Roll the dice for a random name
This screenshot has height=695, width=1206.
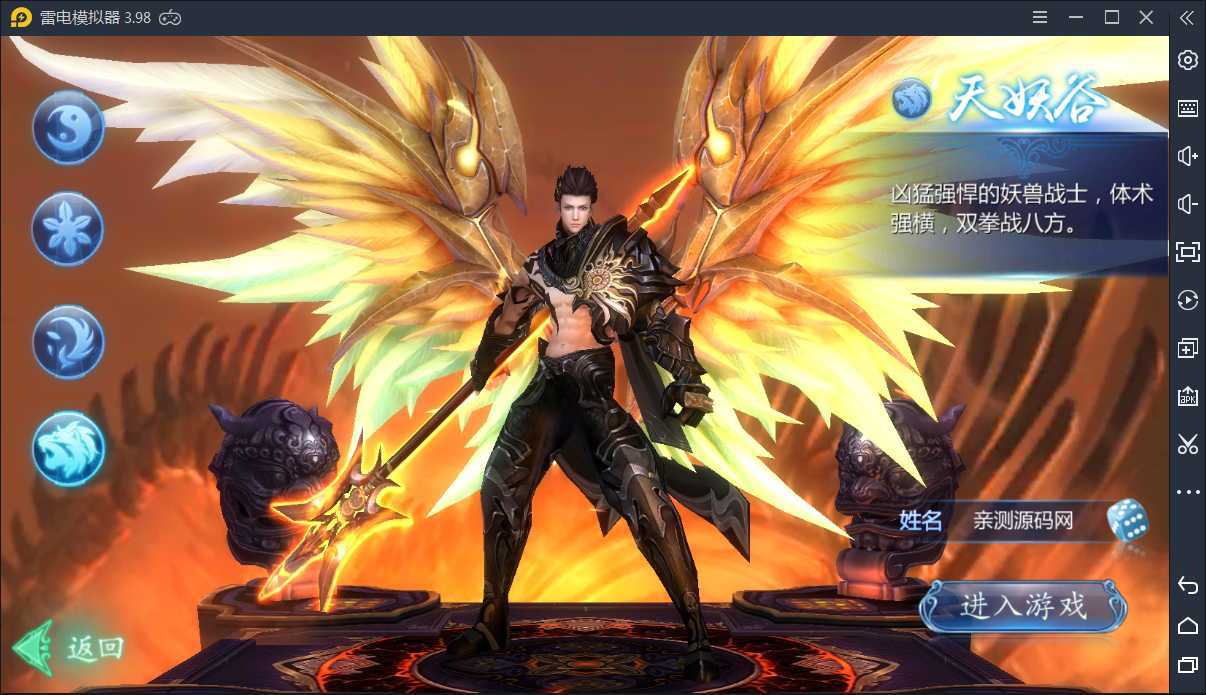[1127, 521]
